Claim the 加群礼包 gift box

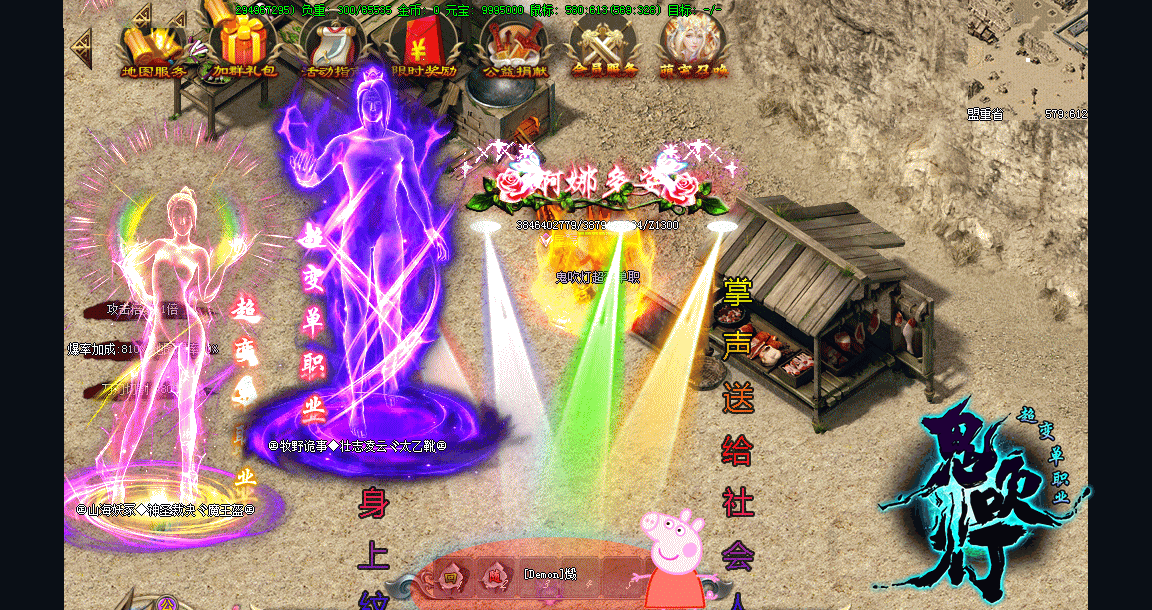244,46
